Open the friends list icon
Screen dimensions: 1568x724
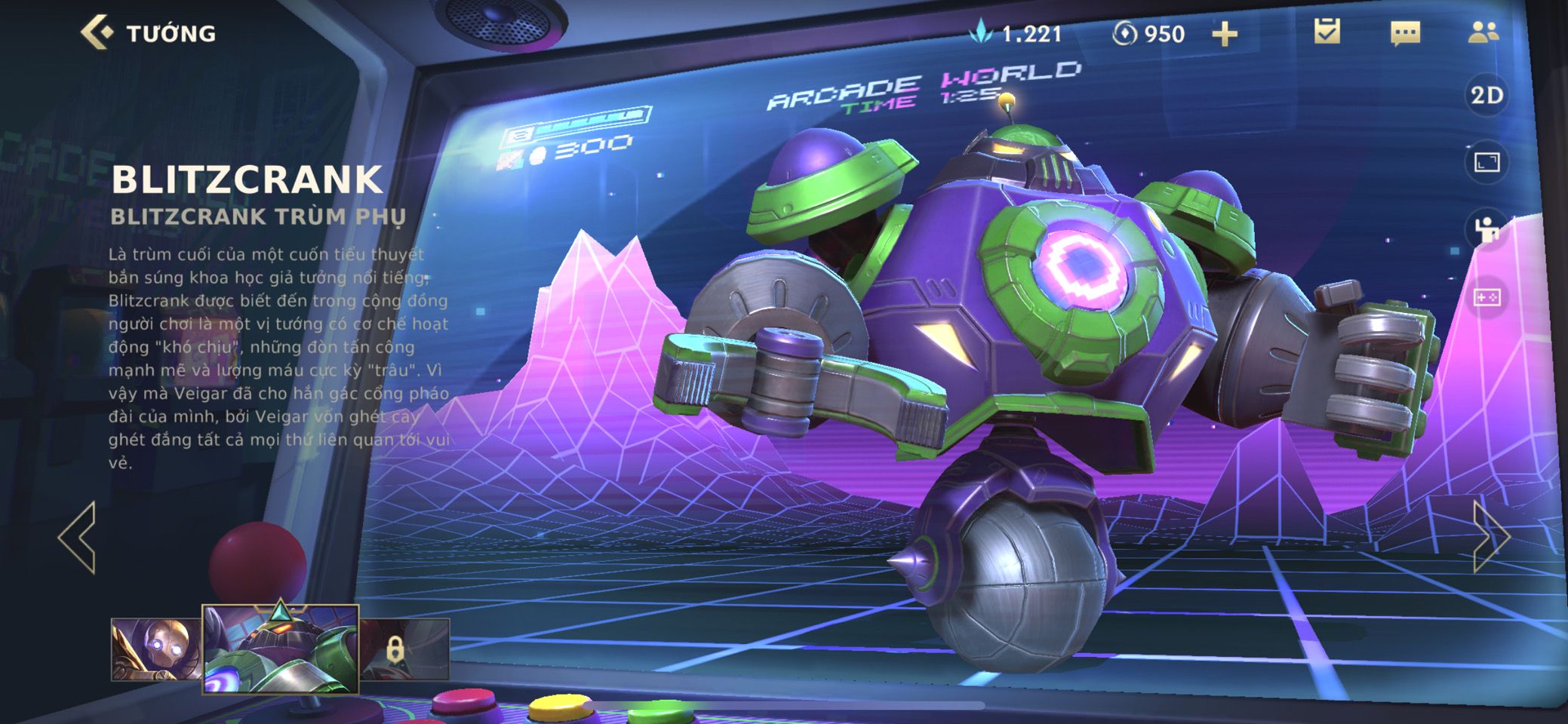pyautogui.click(x=1483, y=32)
